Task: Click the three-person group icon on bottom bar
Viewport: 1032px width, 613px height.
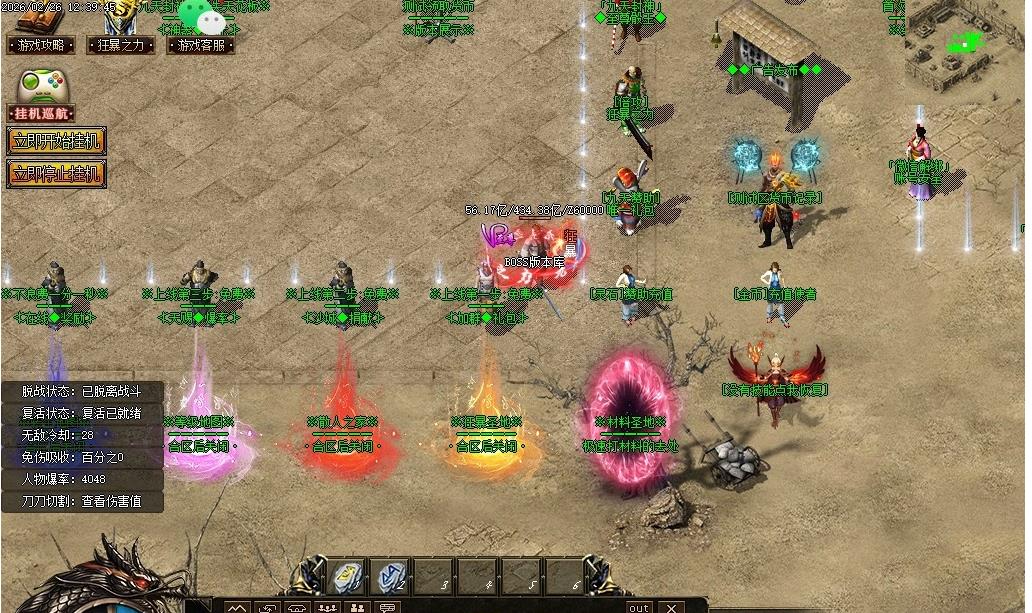Action: pyautogui.click(x=327, y=607)
